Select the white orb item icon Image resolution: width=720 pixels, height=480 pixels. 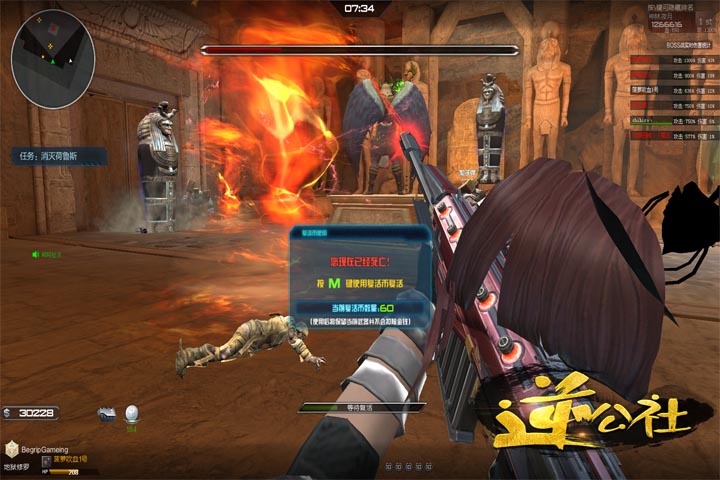131,414
